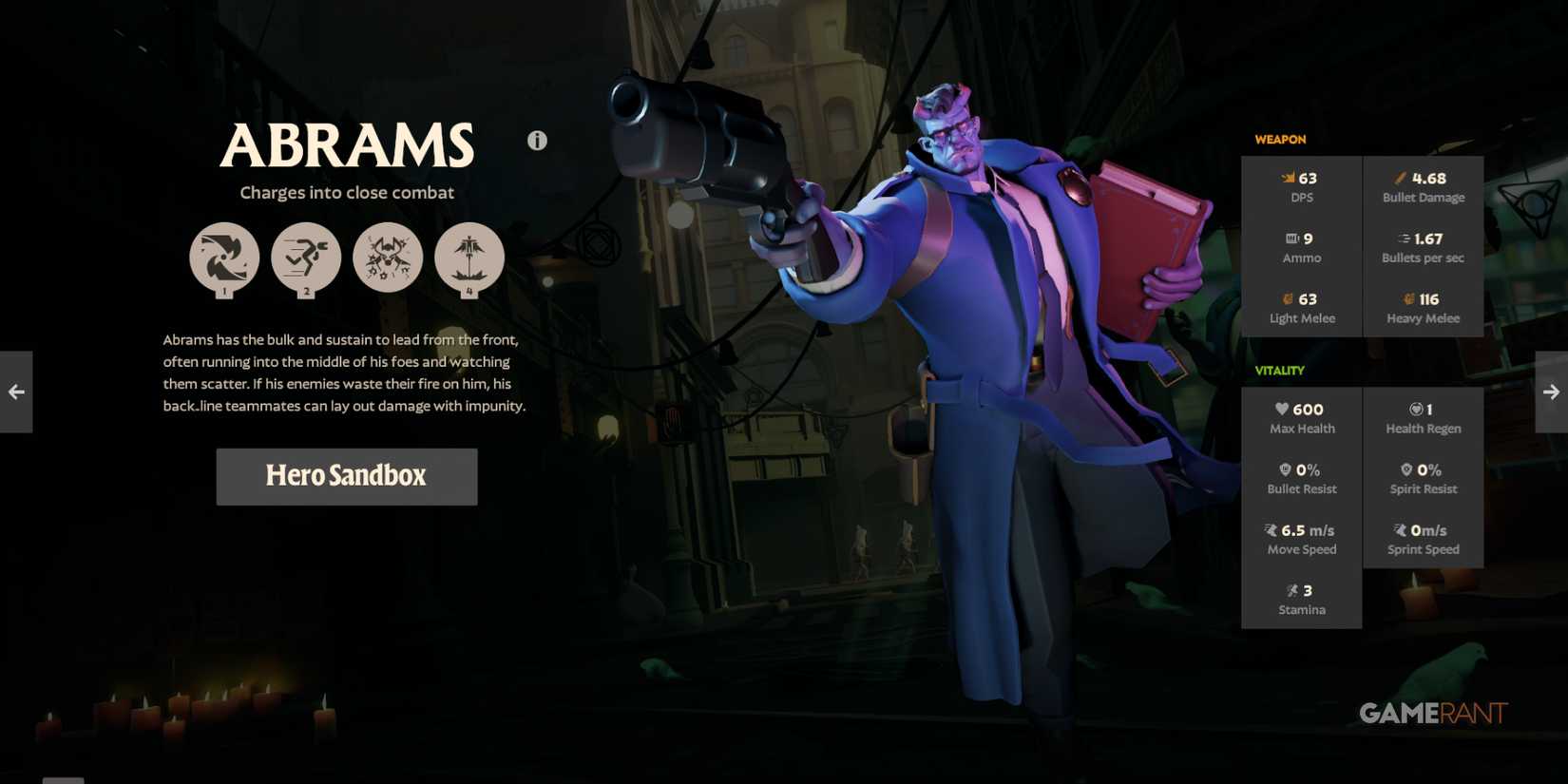
Task: Select the VITALITY section header
Action: 1279,370
